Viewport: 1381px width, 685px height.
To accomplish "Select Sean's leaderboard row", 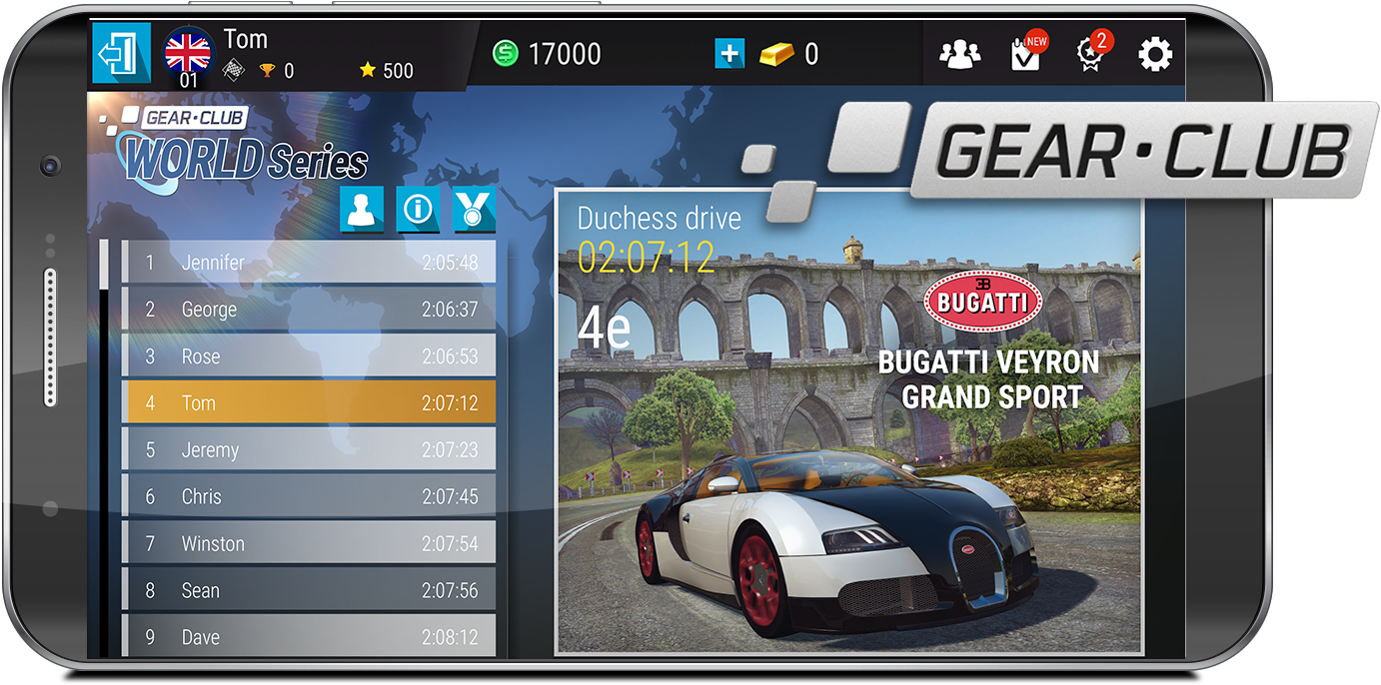I will (x=309, y=590).
